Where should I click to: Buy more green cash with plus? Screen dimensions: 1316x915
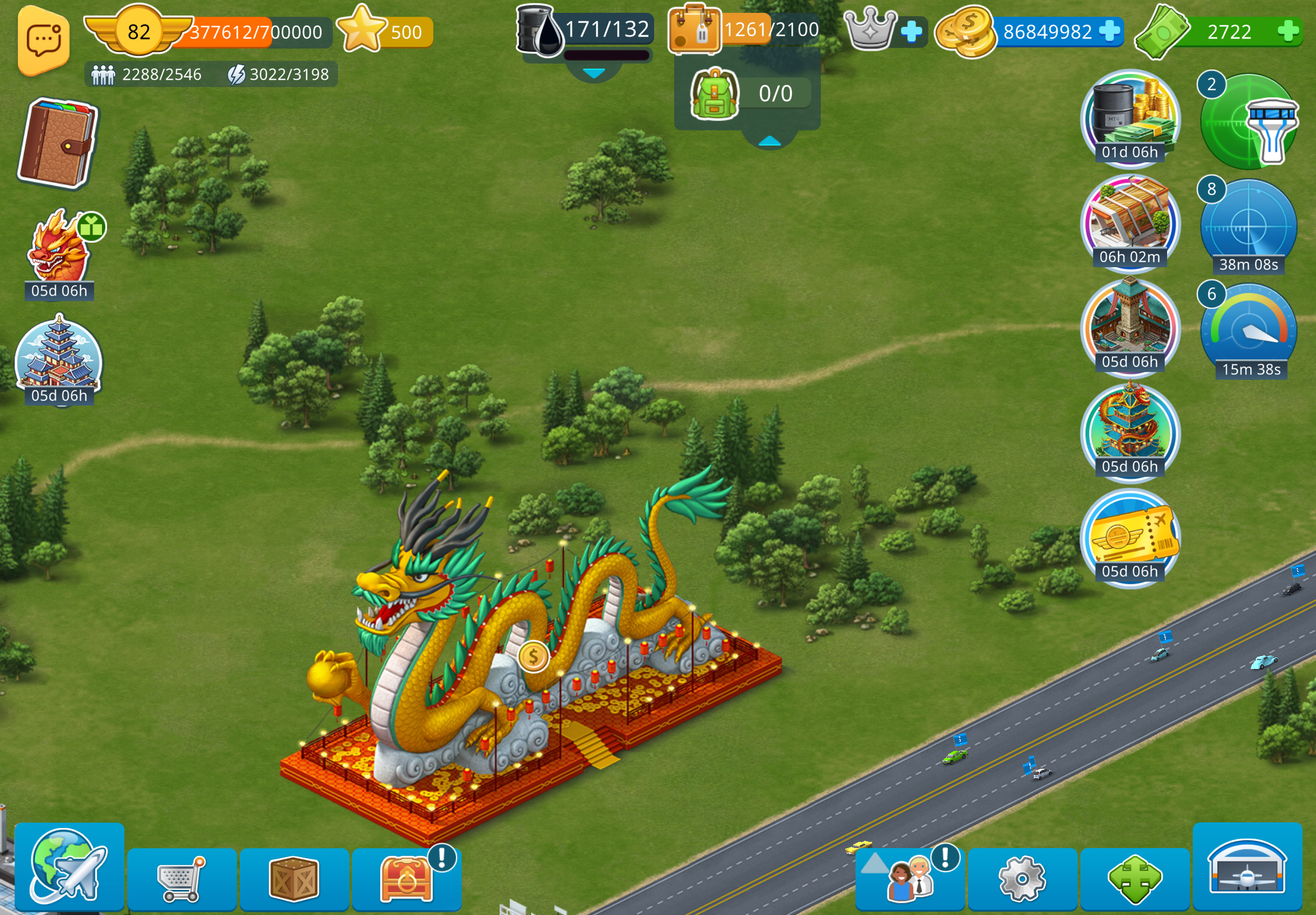pyautogui.click(x=1288, y=31)
